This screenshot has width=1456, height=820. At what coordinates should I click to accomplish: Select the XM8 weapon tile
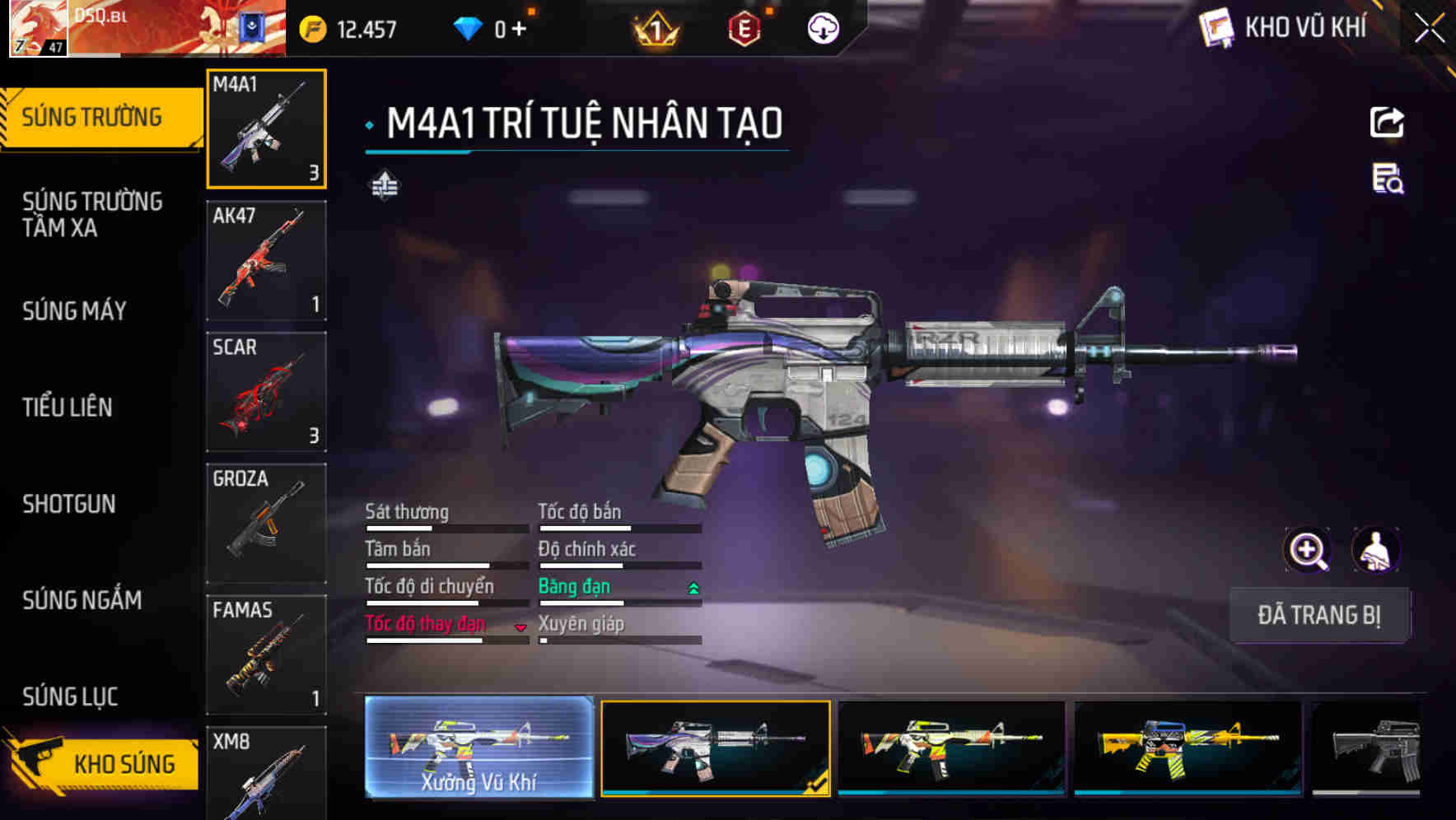266,774
